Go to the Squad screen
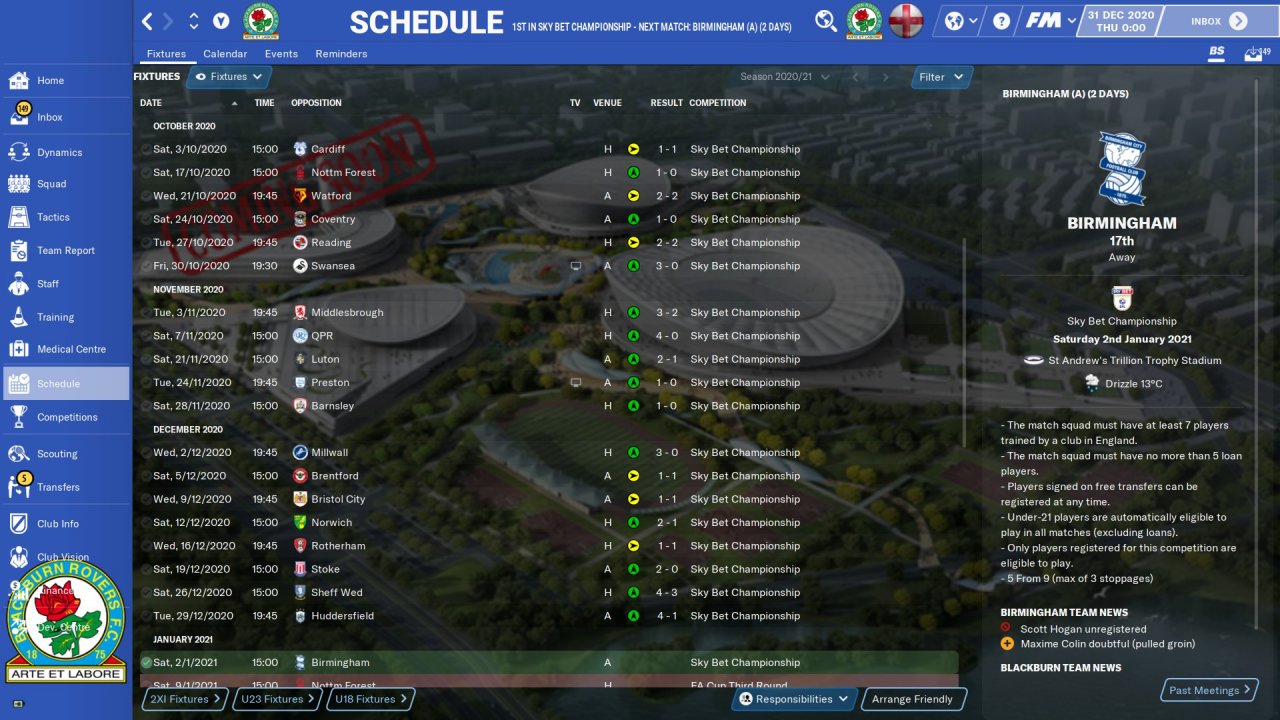Image resolution: width=1280 pixels, height=720 pixels. (x=52, y=184)
